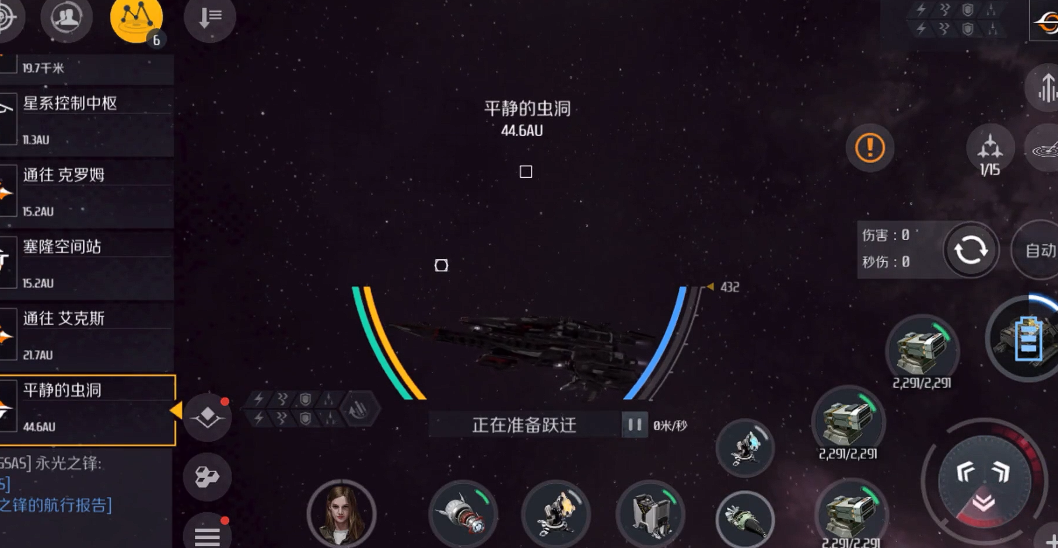Activate the capacitor battery module
Screen dimensions: 1058x548
[1027, 340]
